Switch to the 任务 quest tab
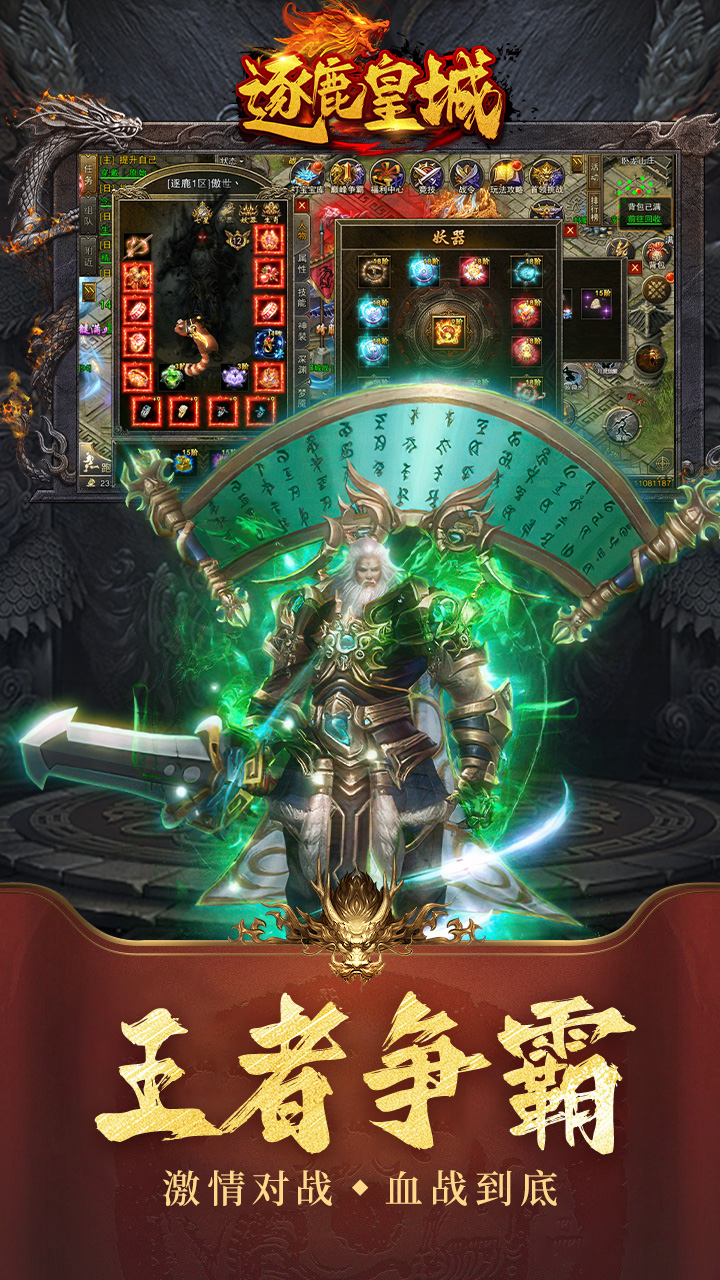 (x=88, y=177)
